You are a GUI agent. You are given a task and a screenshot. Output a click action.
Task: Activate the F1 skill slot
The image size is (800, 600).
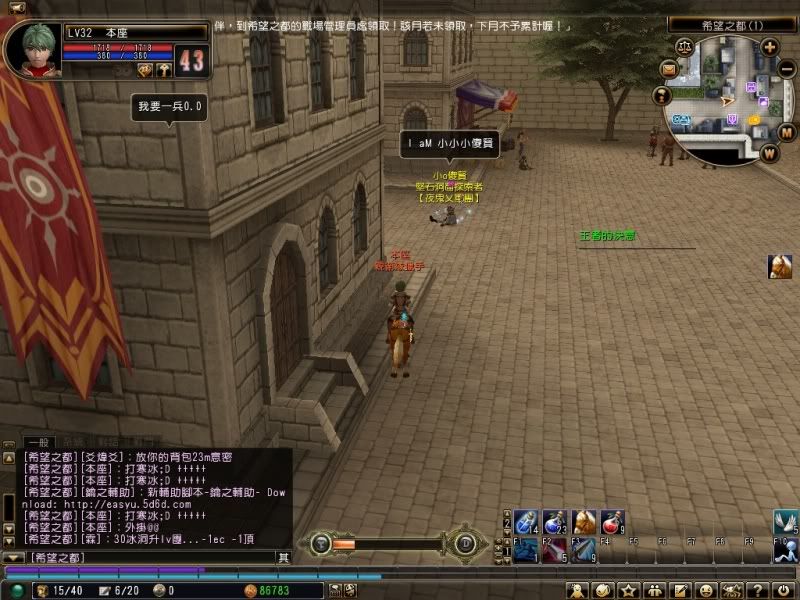click(526, 550)
